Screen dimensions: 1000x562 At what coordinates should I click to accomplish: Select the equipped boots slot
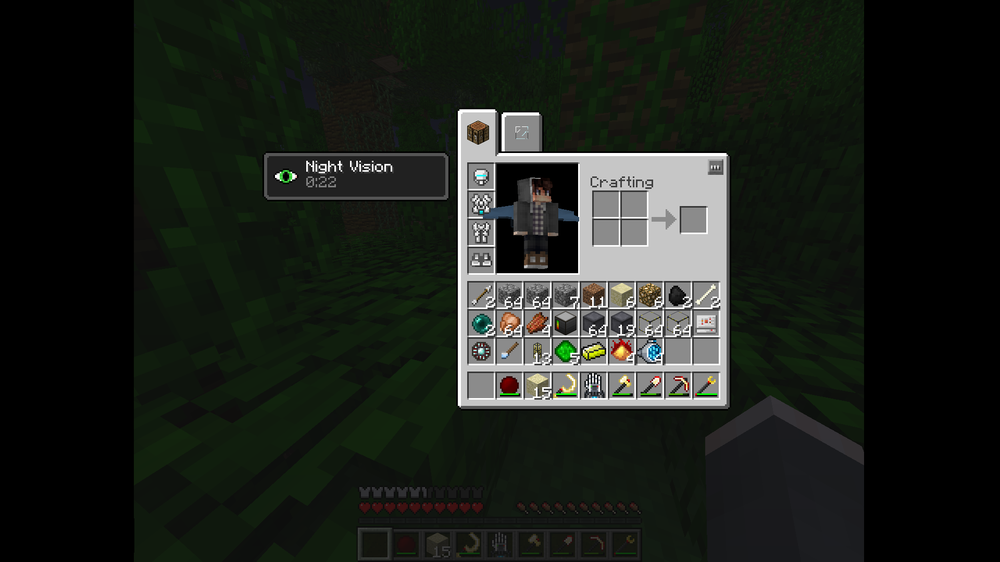pos(481,260)
